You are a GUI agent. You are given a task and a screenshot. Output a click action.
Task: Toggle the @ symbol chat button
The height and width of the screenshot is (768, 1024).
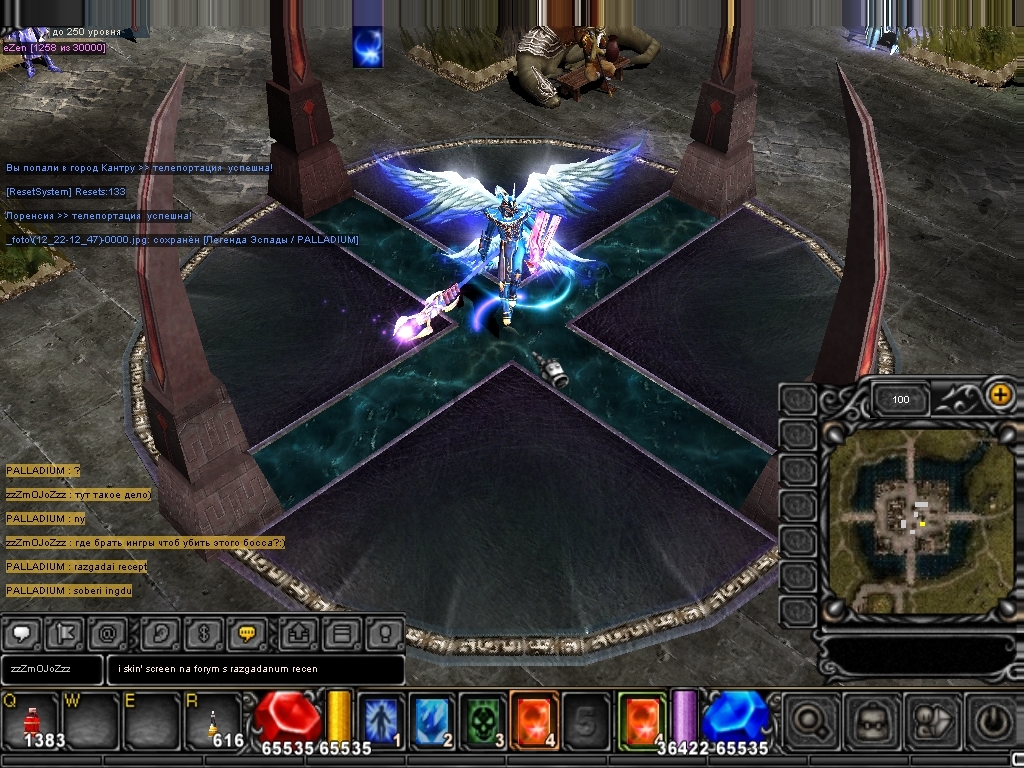point(107,633)
